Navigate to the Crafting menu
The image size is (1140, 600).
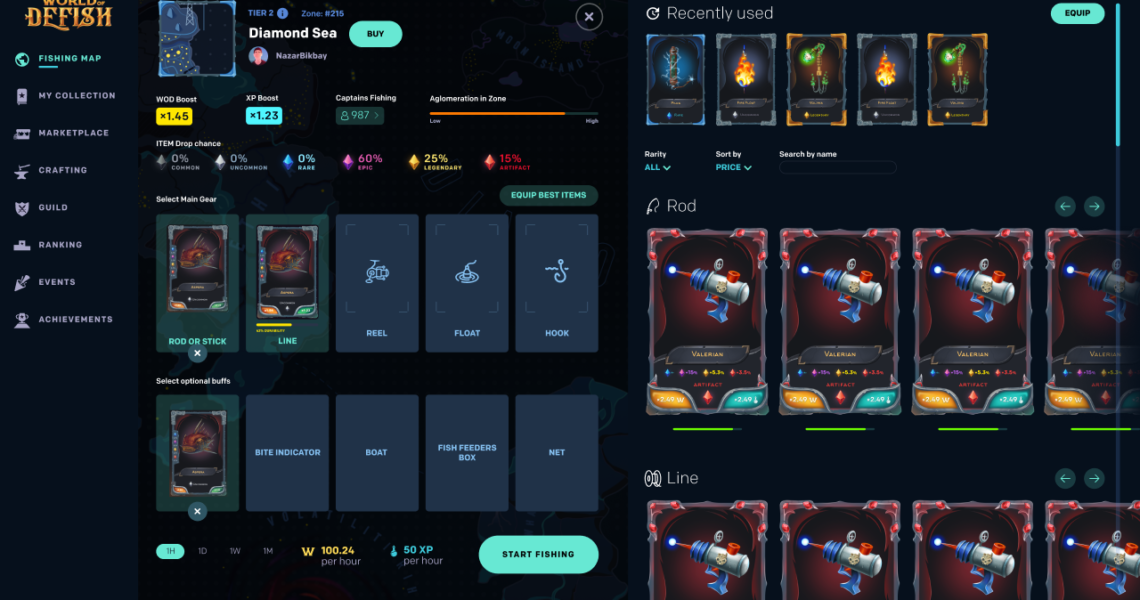62,171
